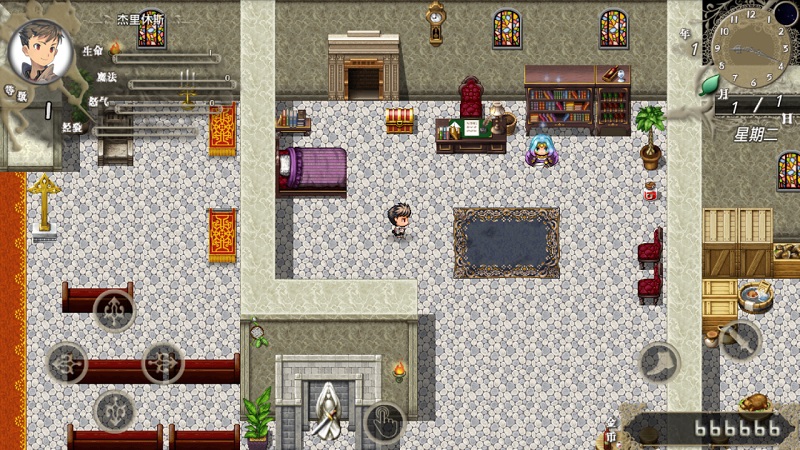Activate the boot dash button
This screenshot has width=800, height=450.
pyautogui.click(x=659, y=362)
